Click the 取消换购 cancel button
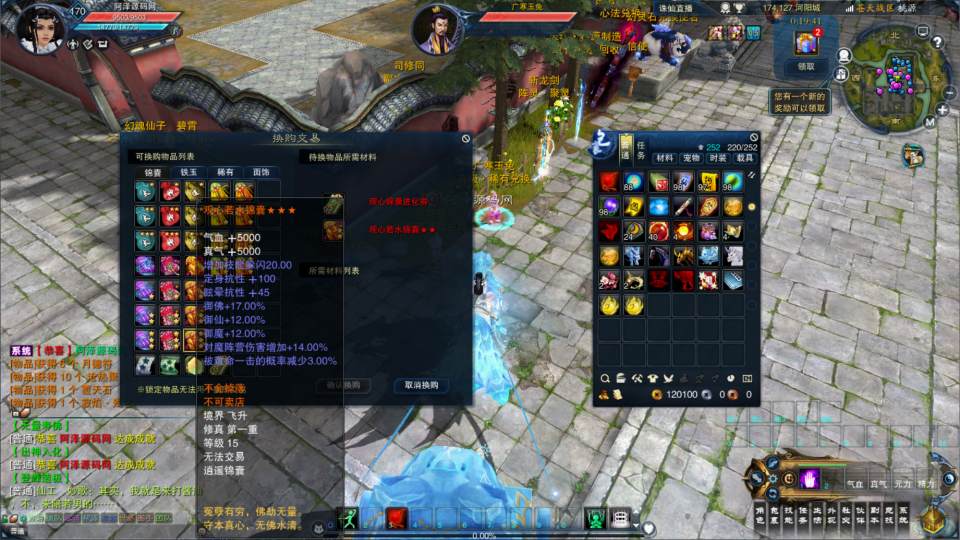Screen dimensions: 960x540 pos(421,385)
